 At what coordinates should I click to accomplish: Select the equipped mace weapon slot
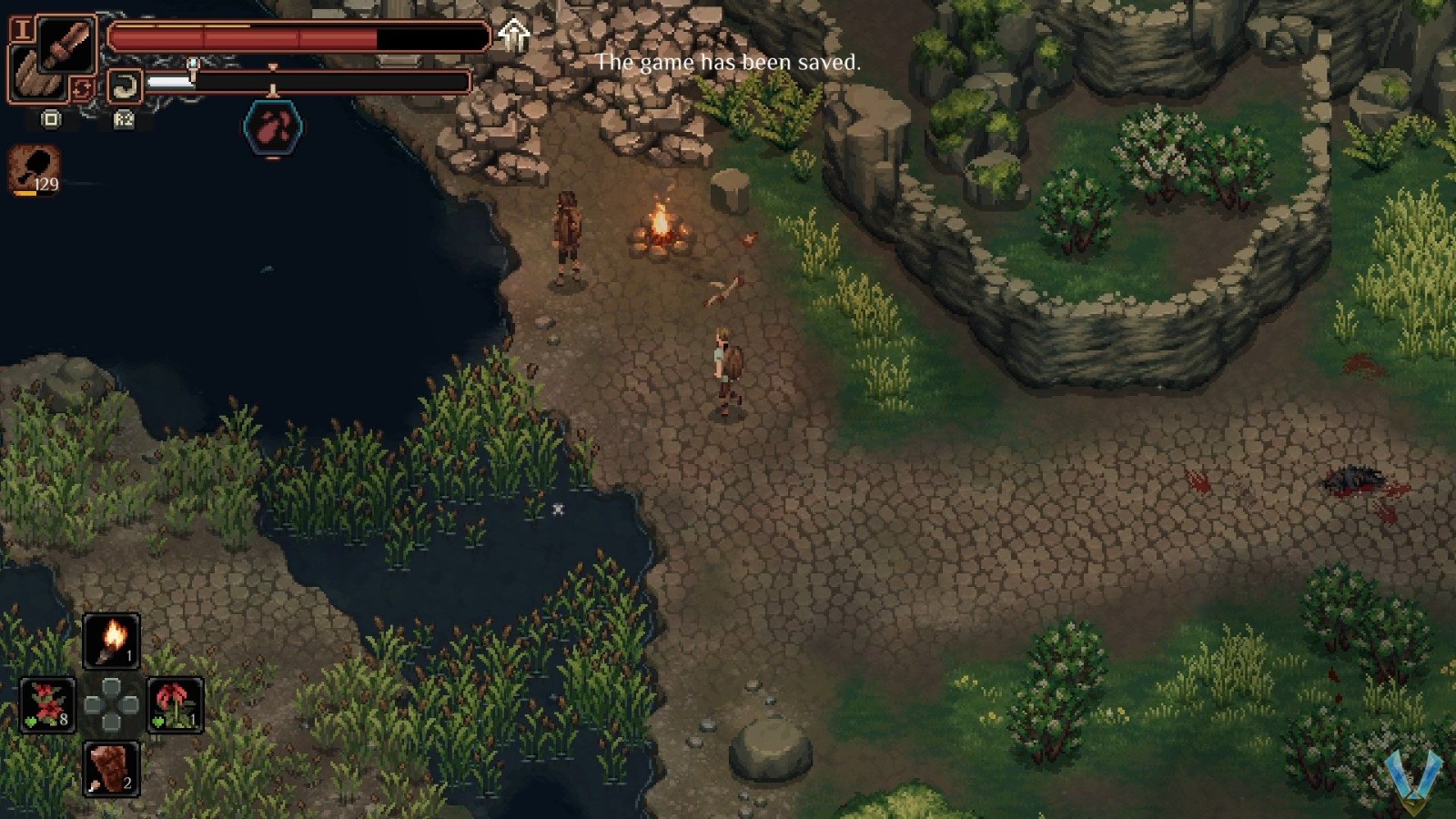pyautogui.click(x=66, y=44)
